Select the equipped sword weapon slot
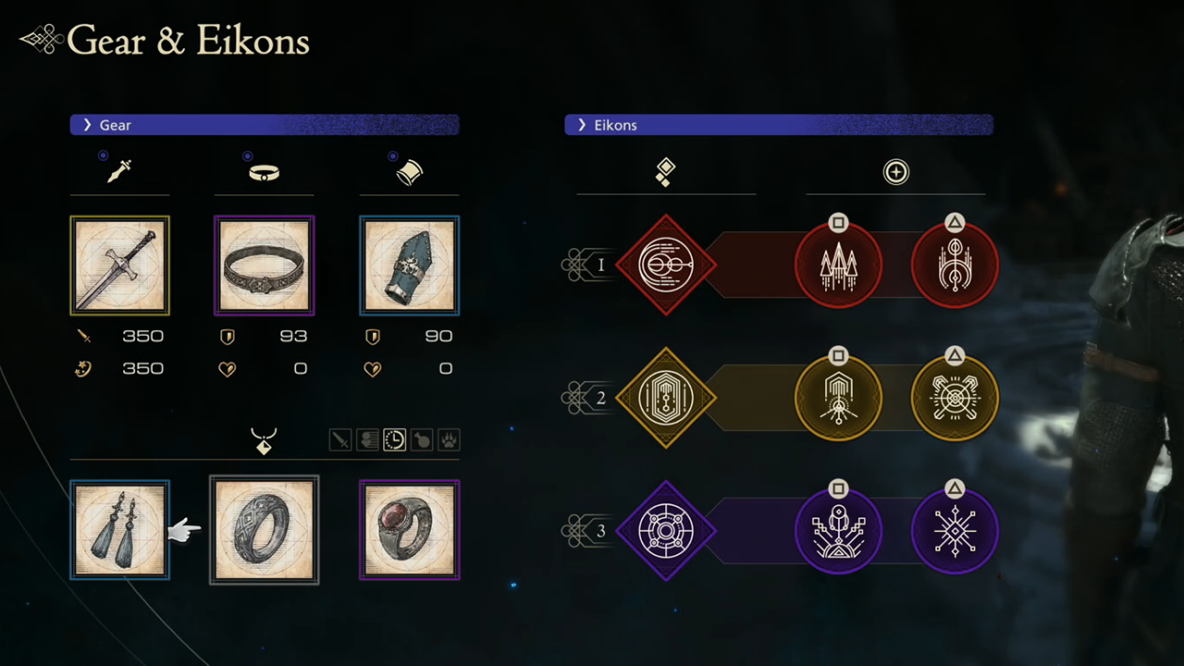The image size is (1184, 666). tap(120, 265)
